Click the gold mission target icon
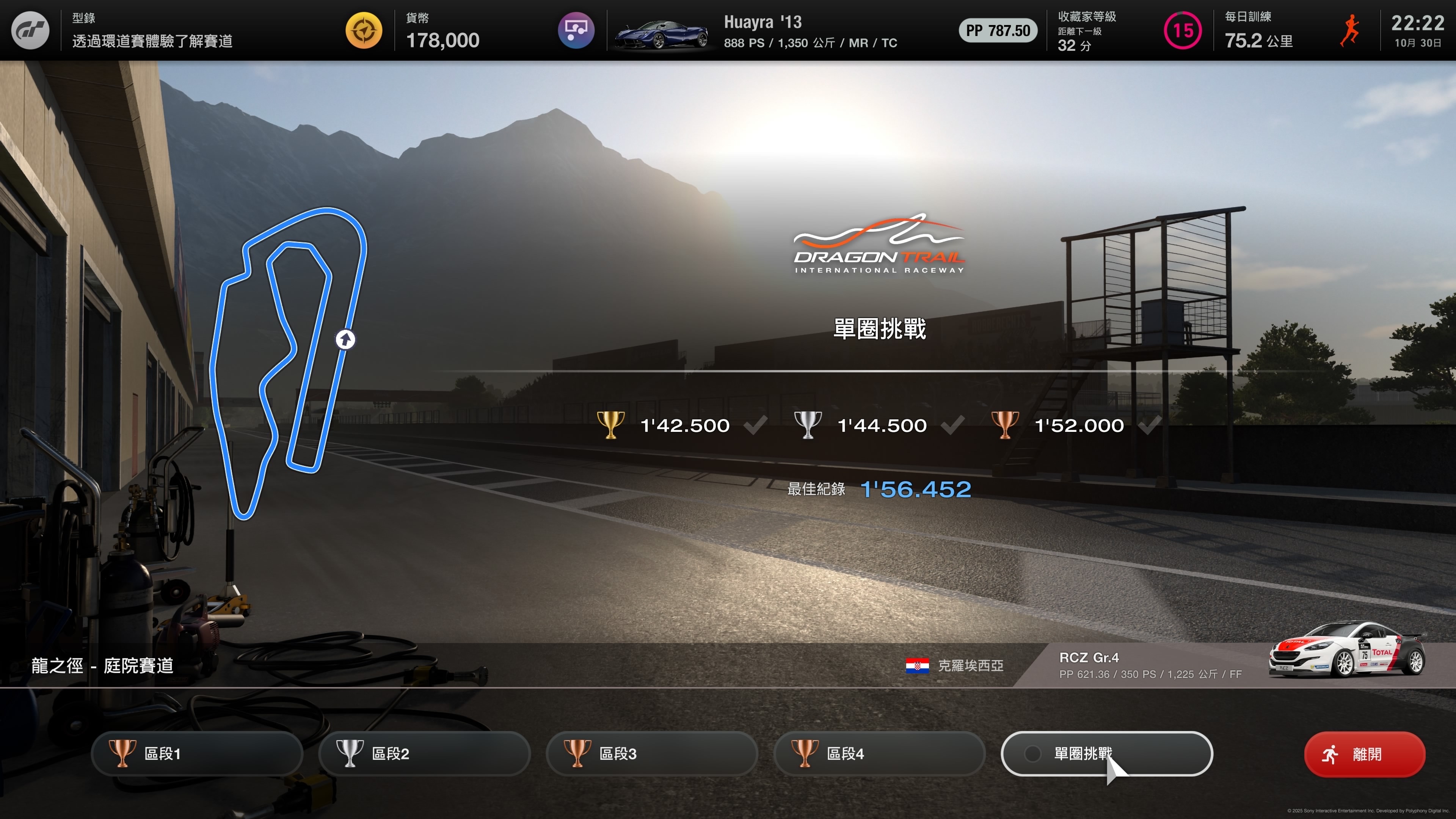The height and width of the screenshot is (819, 1456). (x=364, y=30)
